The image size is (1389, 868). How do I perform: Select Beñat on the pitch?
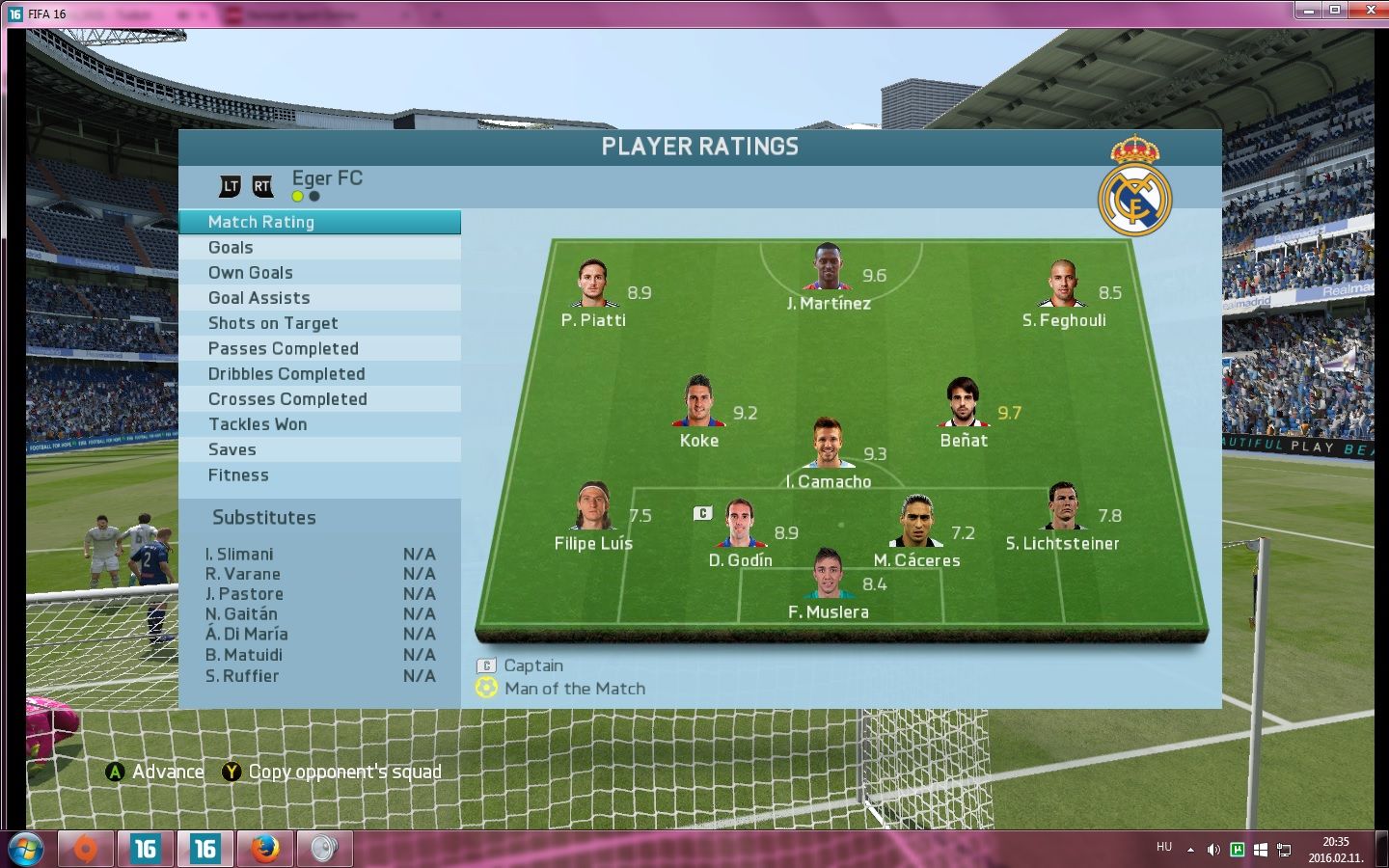point(963,403)
